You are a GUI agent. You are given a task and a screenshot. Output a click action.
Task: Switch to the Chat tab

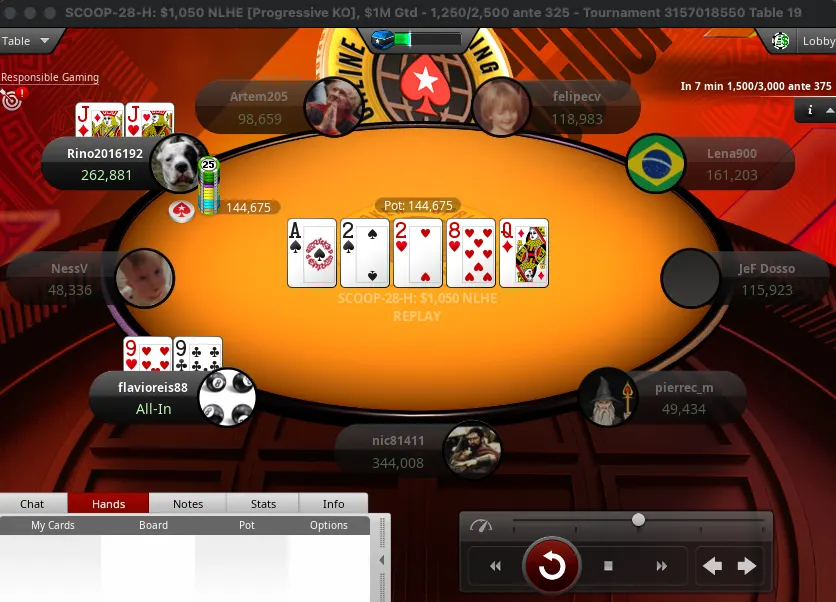coord(33,504)
